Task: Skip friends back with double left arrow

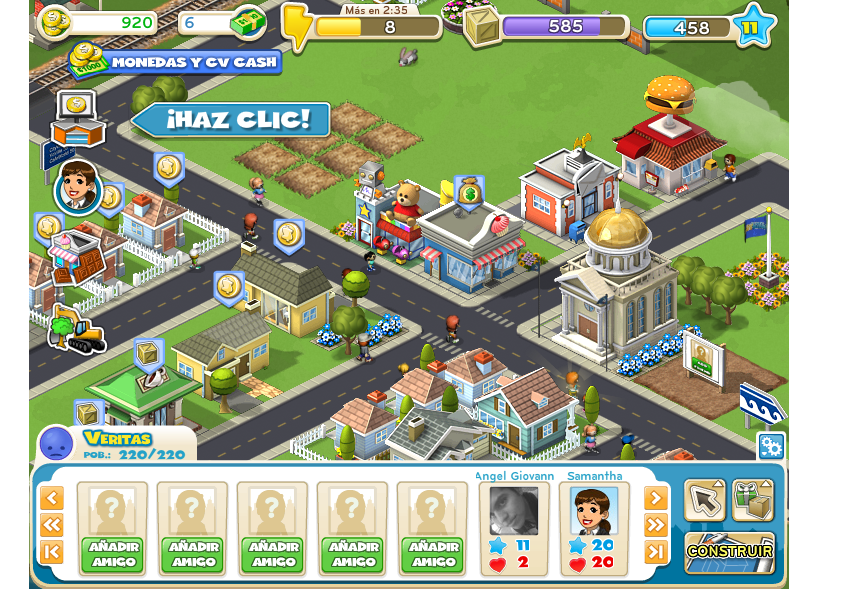Action: 52,525
